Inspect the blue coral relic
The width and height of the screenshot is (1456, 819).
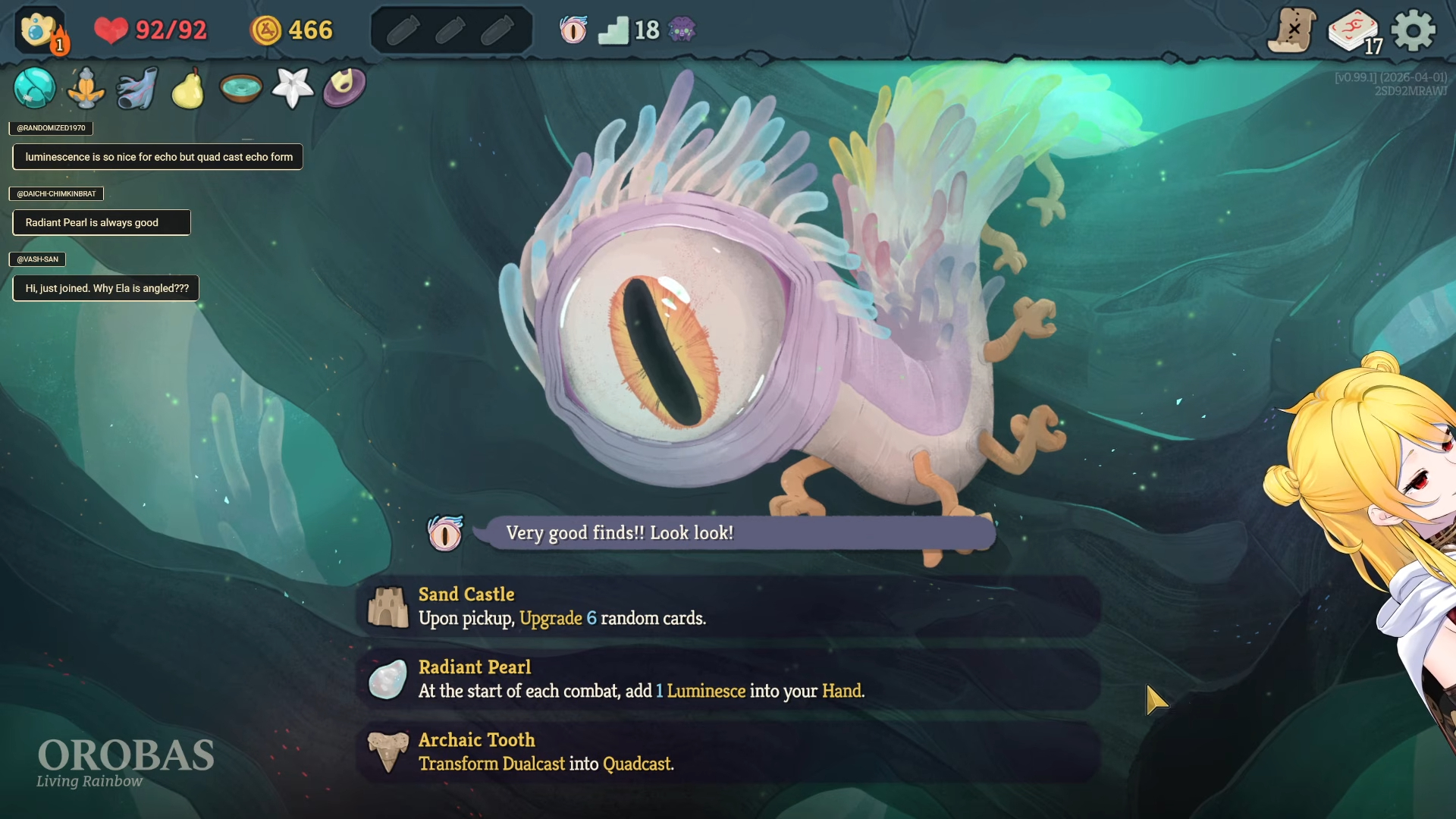[x=137, y=88]
